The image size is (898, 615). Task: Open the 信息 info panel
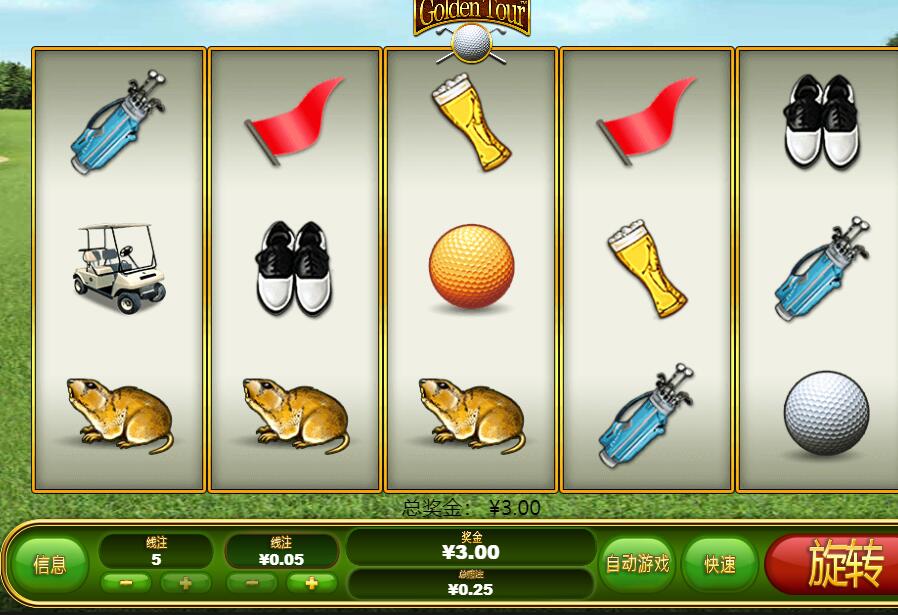click(50, 565)
